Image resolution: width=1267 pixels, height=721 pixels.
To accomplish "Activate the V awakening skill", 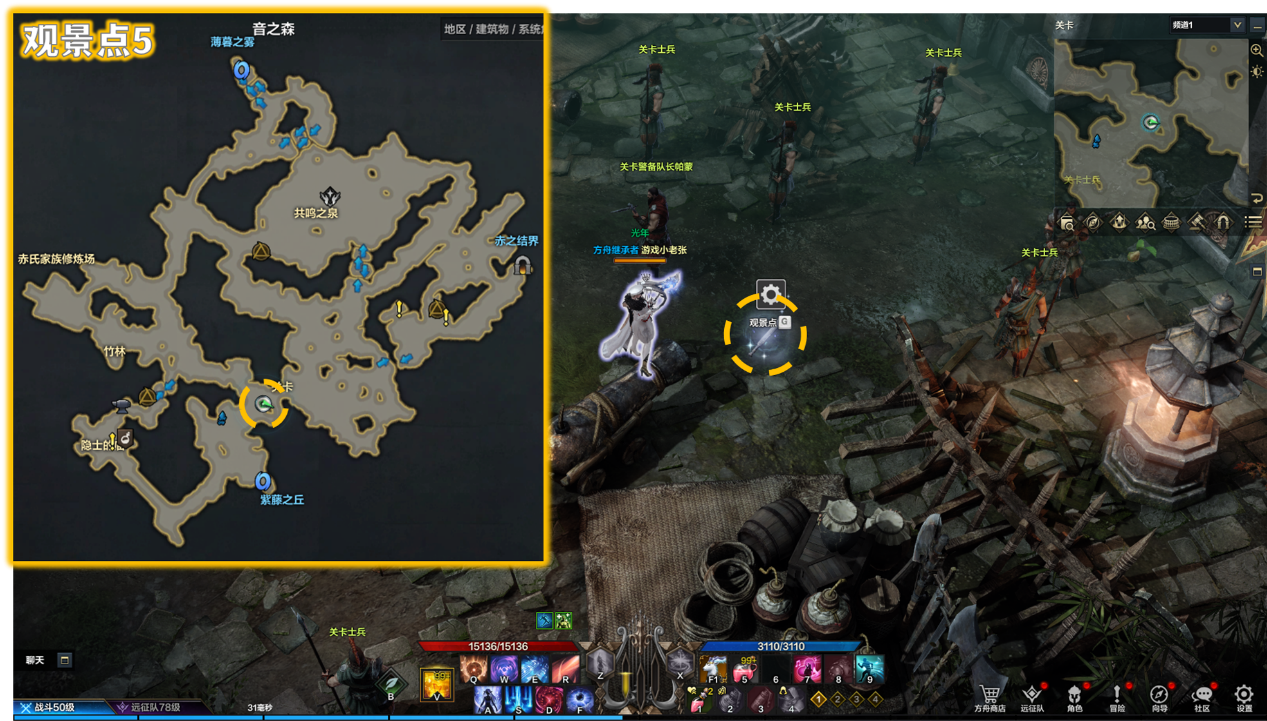I will tap(436, 683).
